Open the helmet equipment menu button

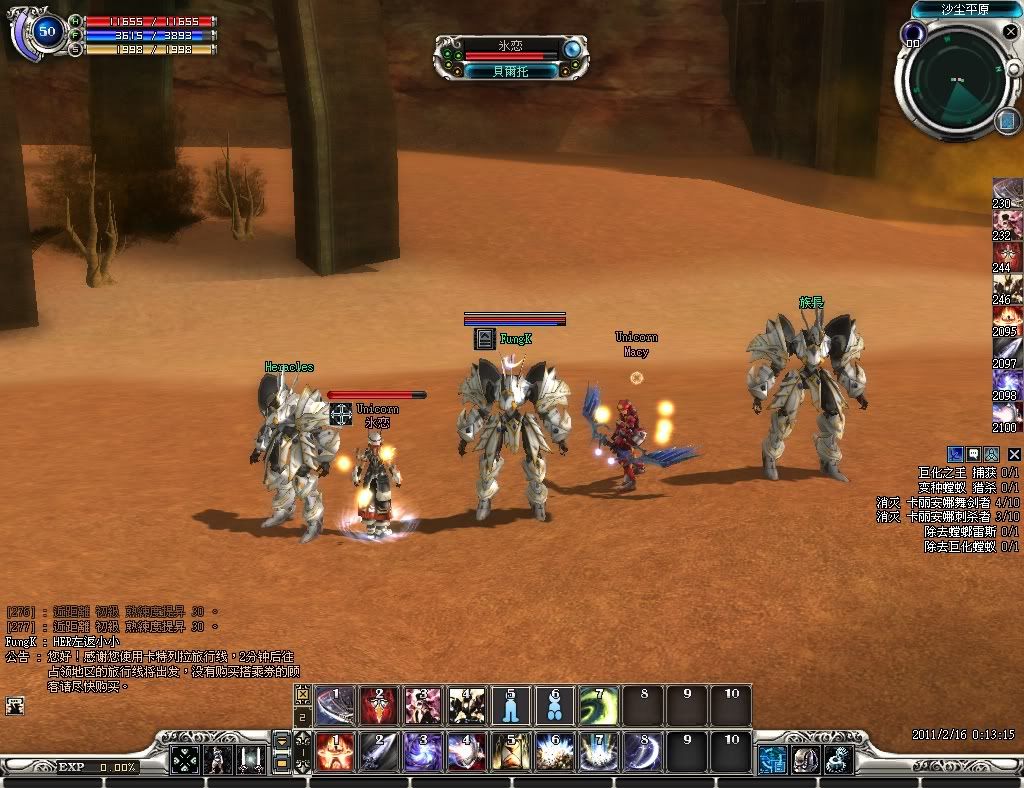point(806,760)
